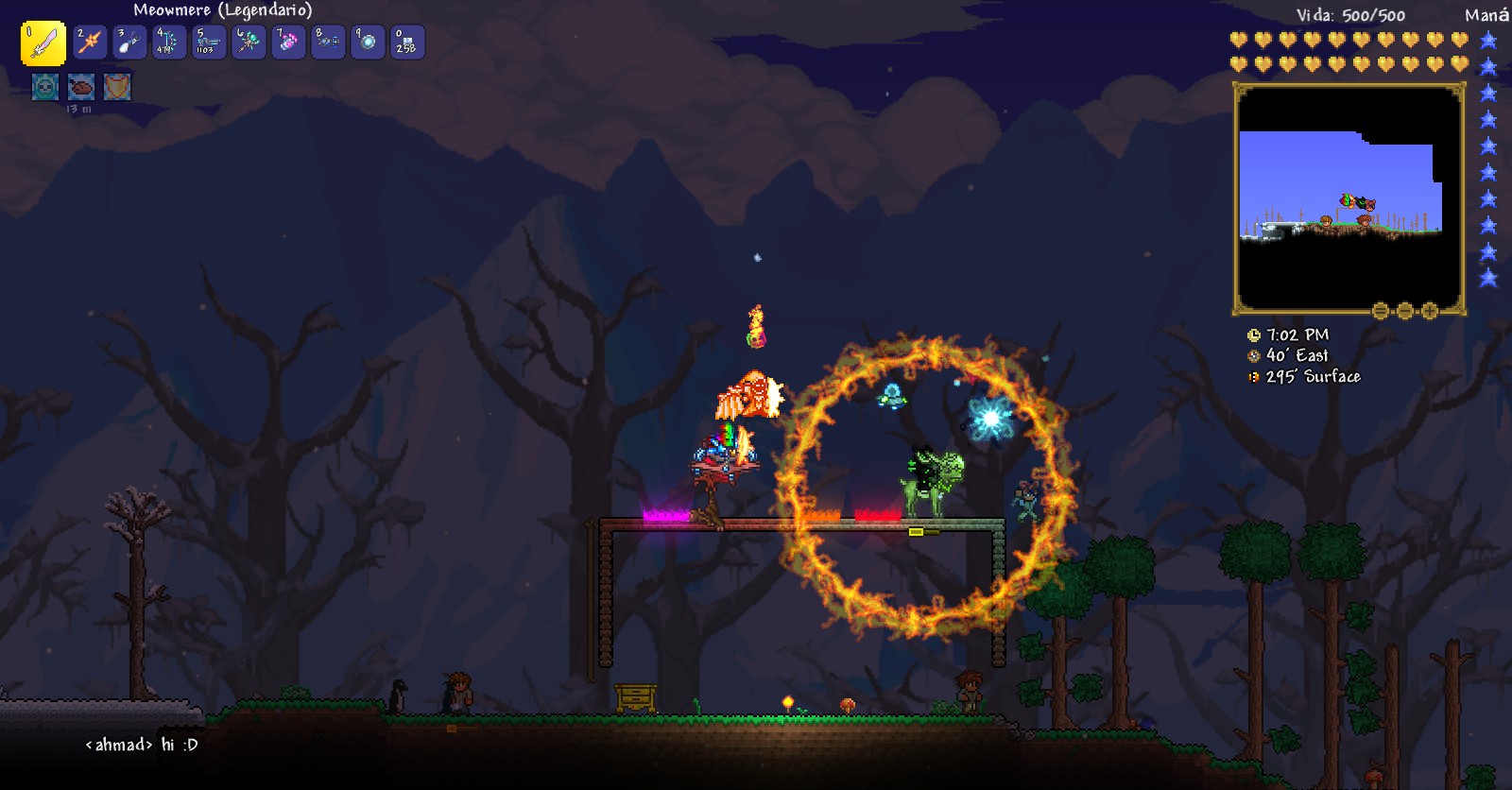This screenshot has height=790, width=1512.
Task: Pick the round mirror in slot 9
Action: (368, 43)
